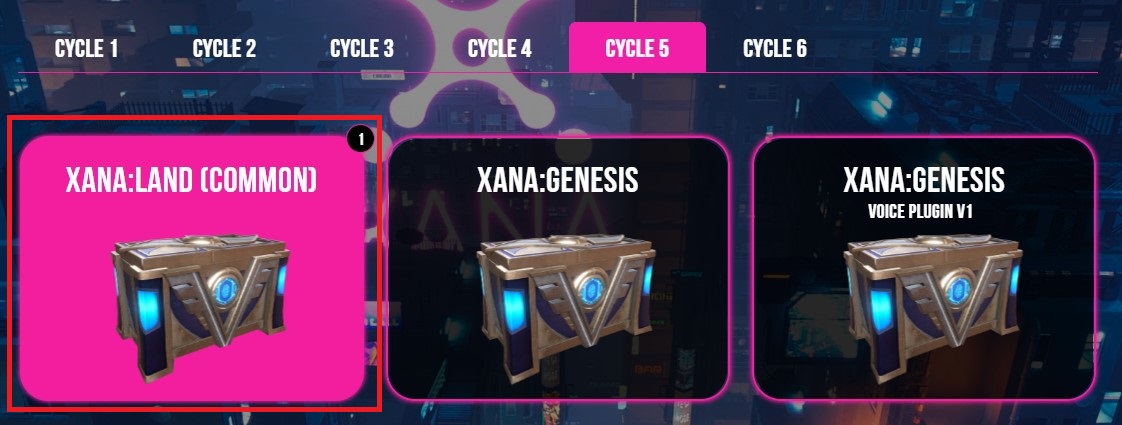The image size is (1122, 425).
Task: Show the Cycle 4 rewards tab
Action: click(499, 48)
